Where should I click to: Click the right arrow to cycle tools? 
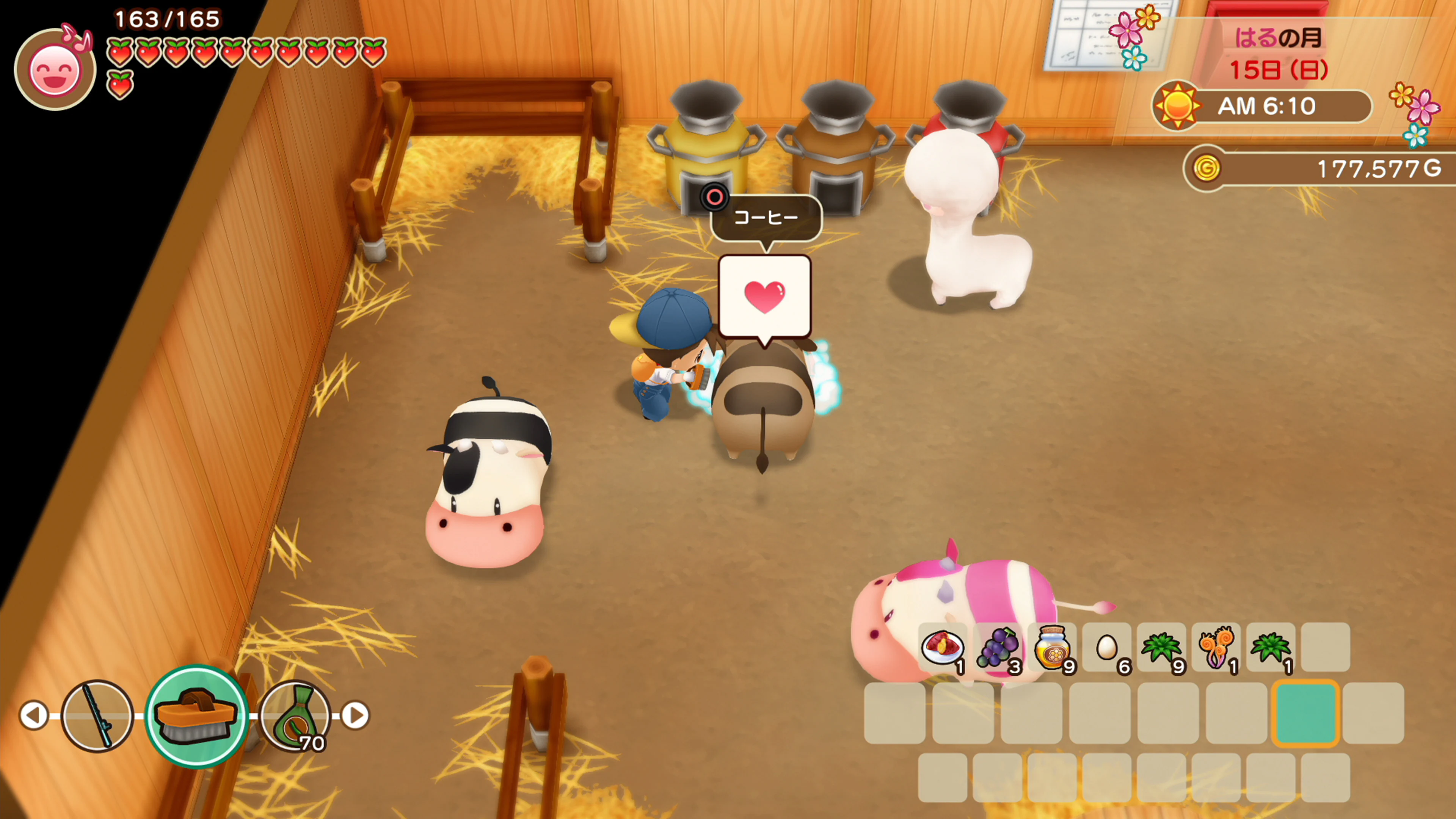pyautogui.click(x=356, y=715)
